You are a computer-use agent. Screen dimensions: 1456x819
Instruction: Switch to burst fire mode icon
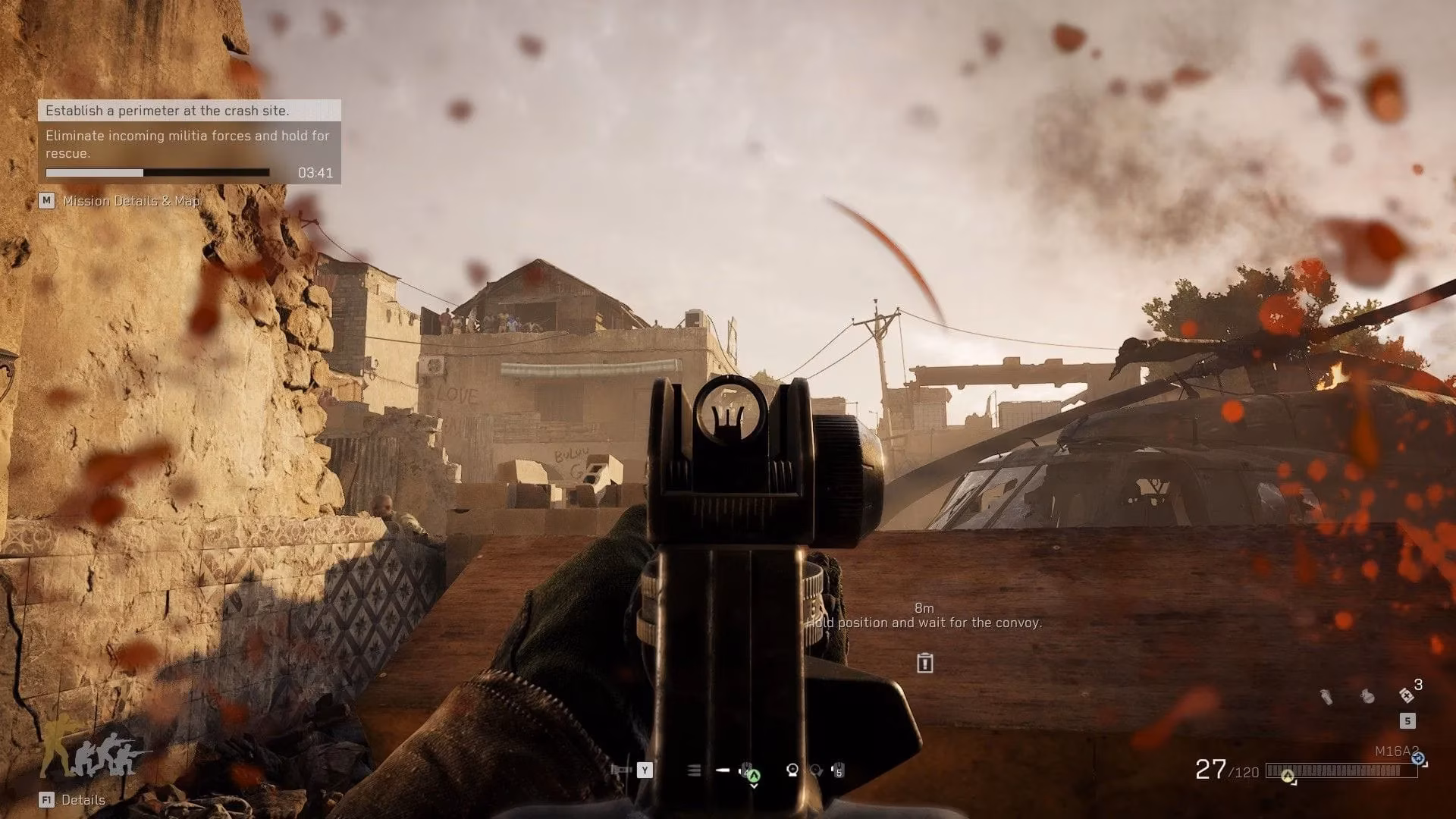click(694, 770)
